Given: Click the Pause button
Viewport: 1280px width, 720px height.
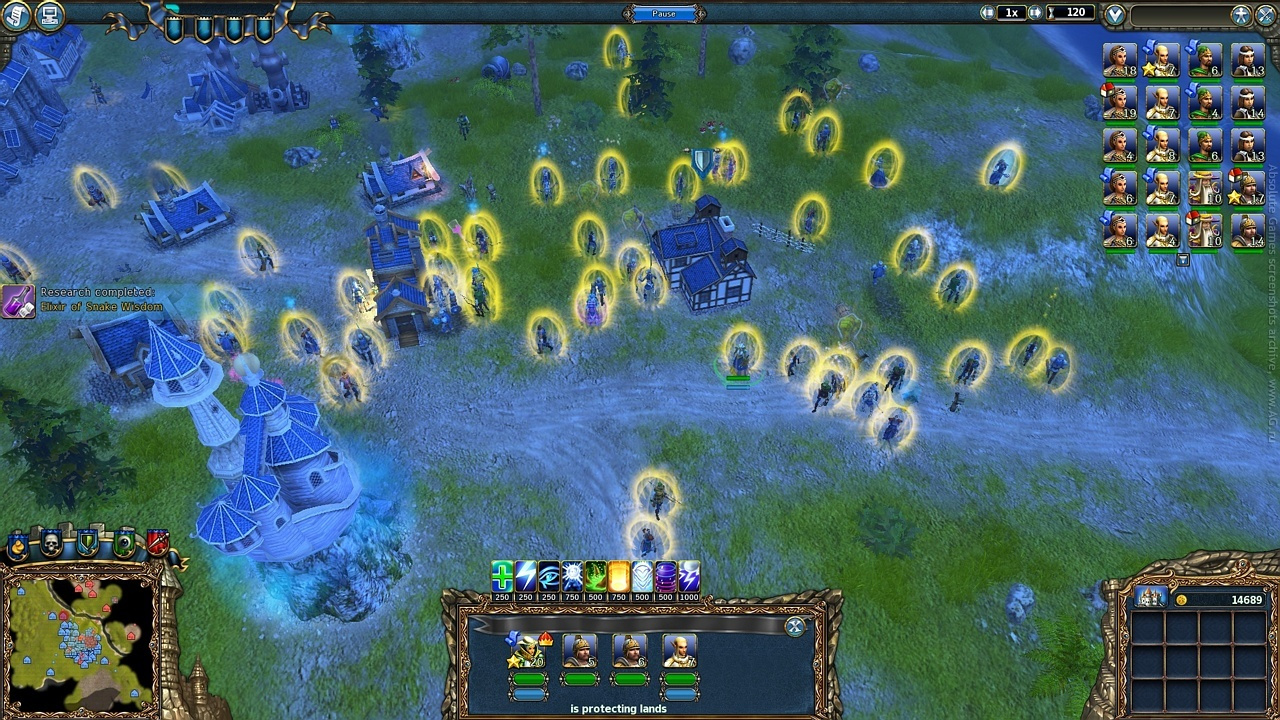Looking at the screenshot, I should pos(664,13).
